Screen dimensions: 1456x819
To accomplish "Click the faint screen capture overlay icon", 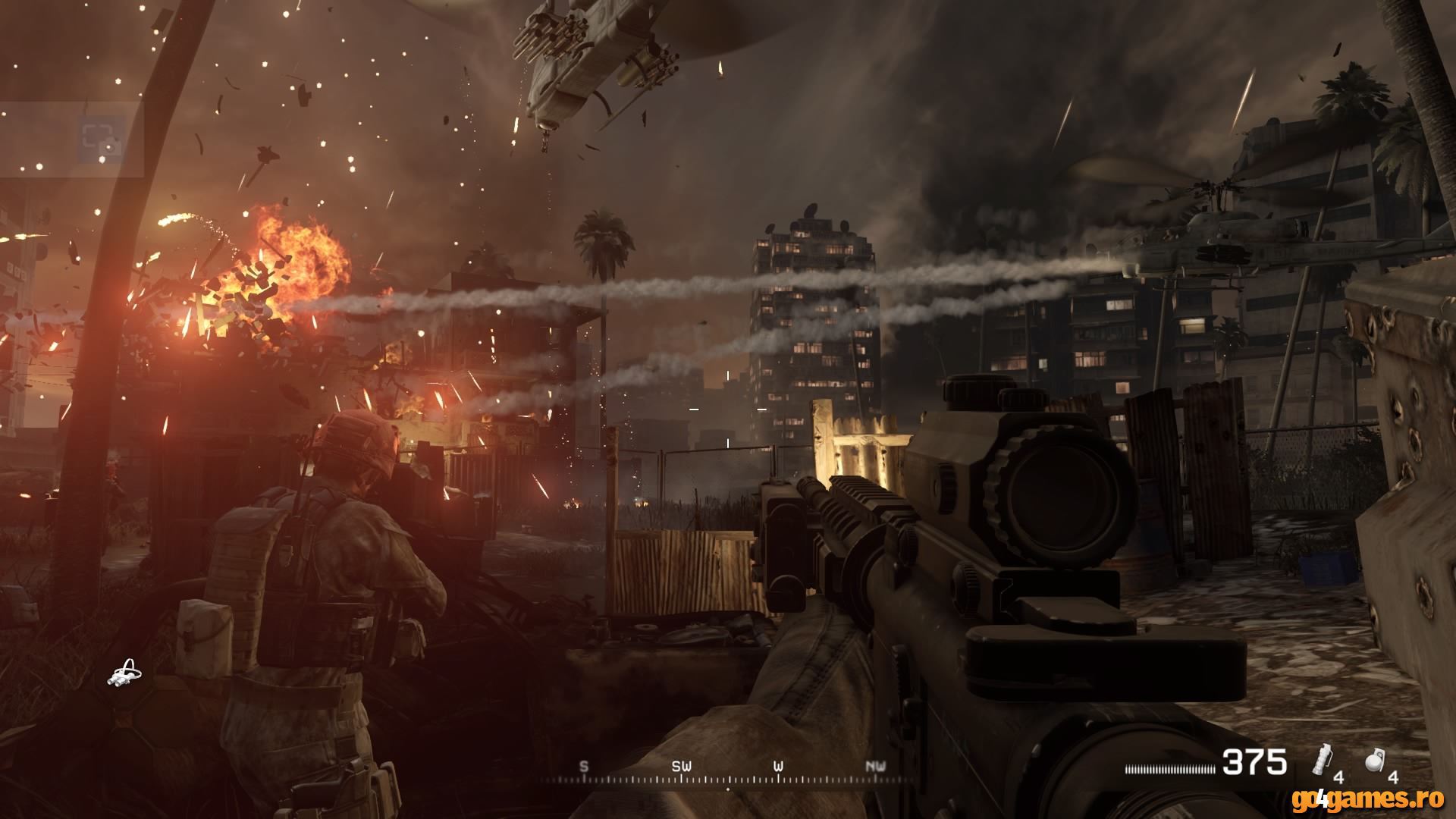I will [x=101, y=140].
